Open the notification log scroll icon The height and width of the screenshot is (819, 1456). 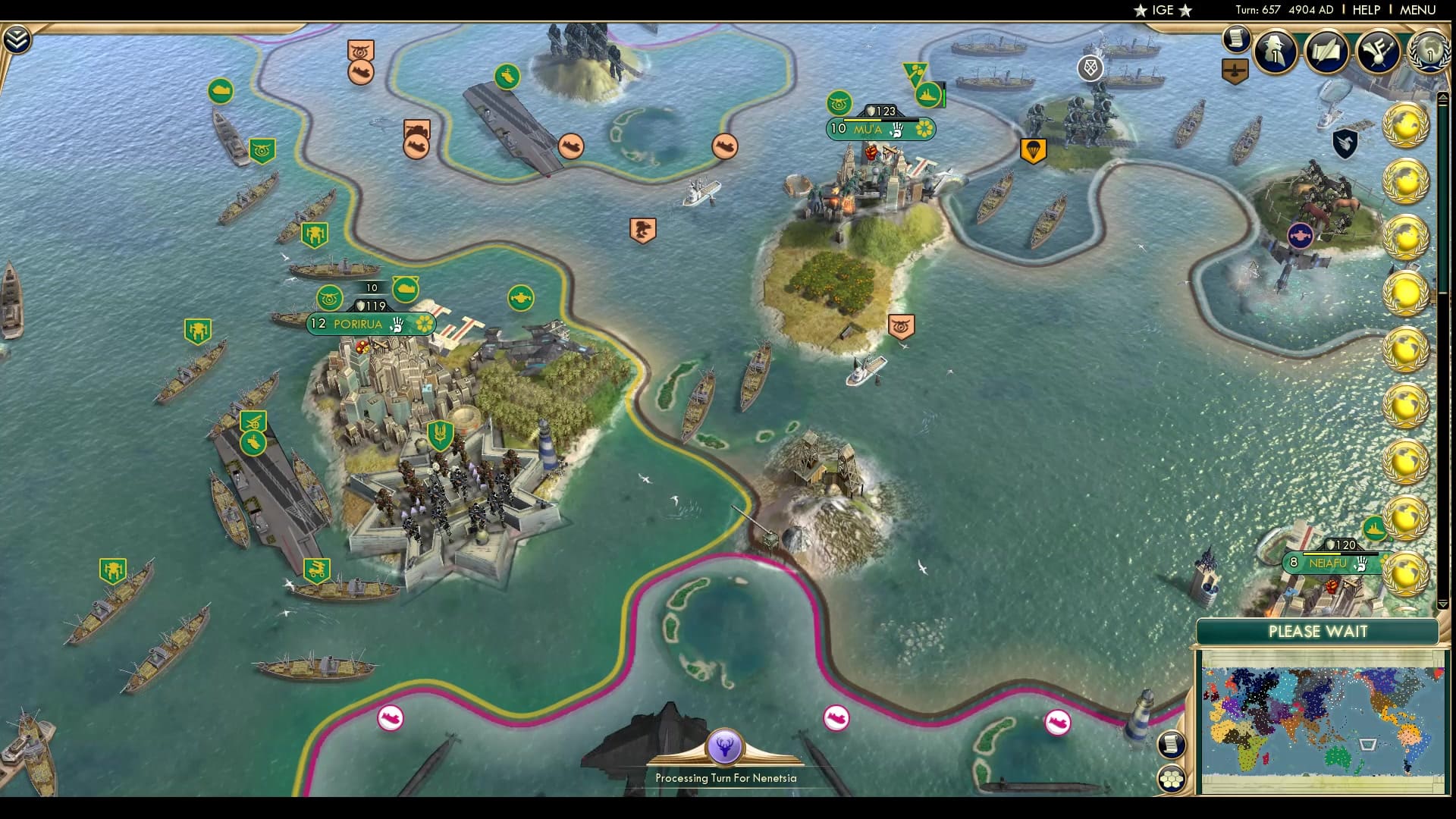click(x=1236, y=39)
